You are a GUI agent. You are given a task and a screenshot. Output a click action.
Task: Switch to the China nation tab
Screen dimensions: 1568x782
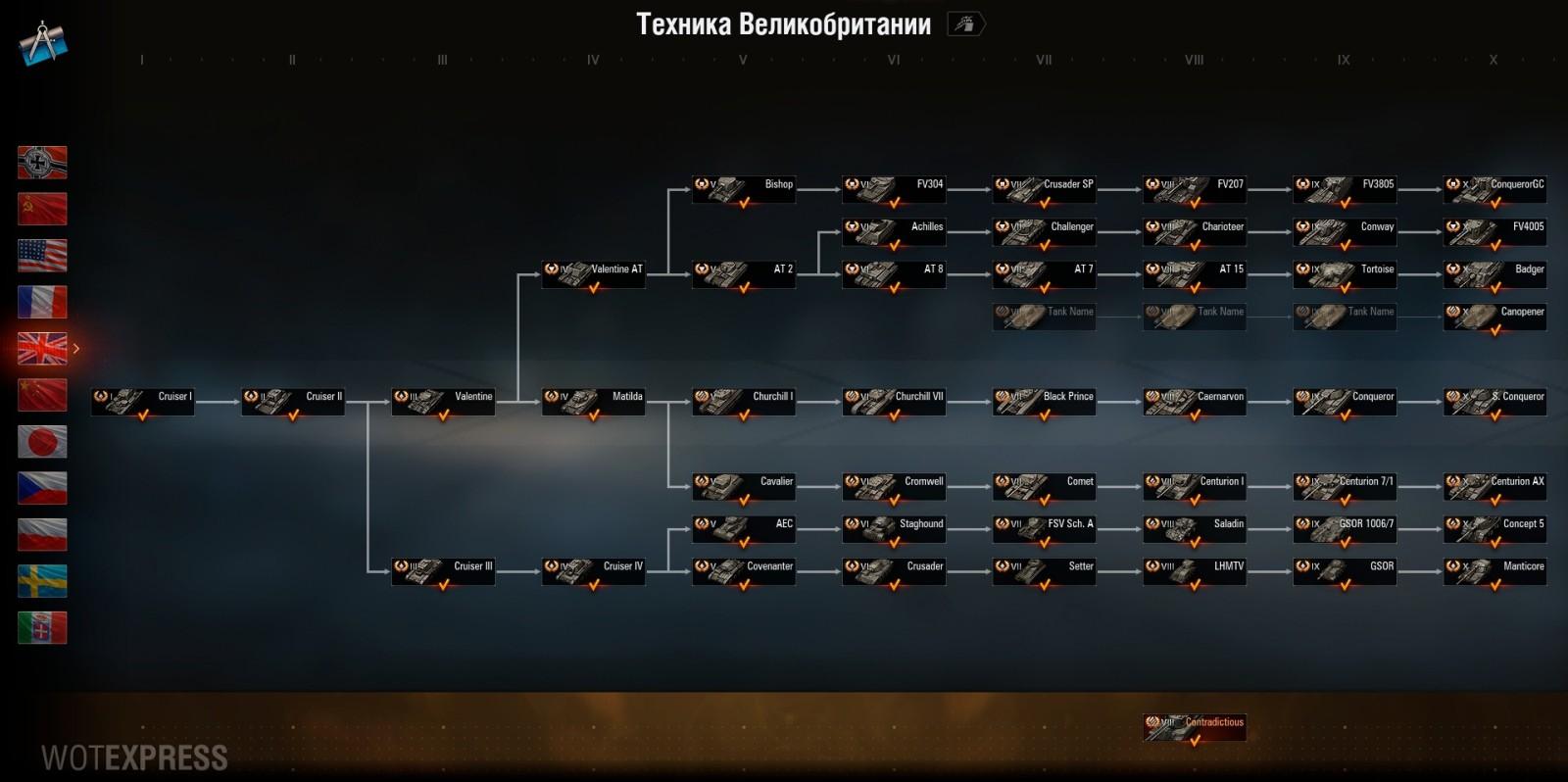(42, 395)
